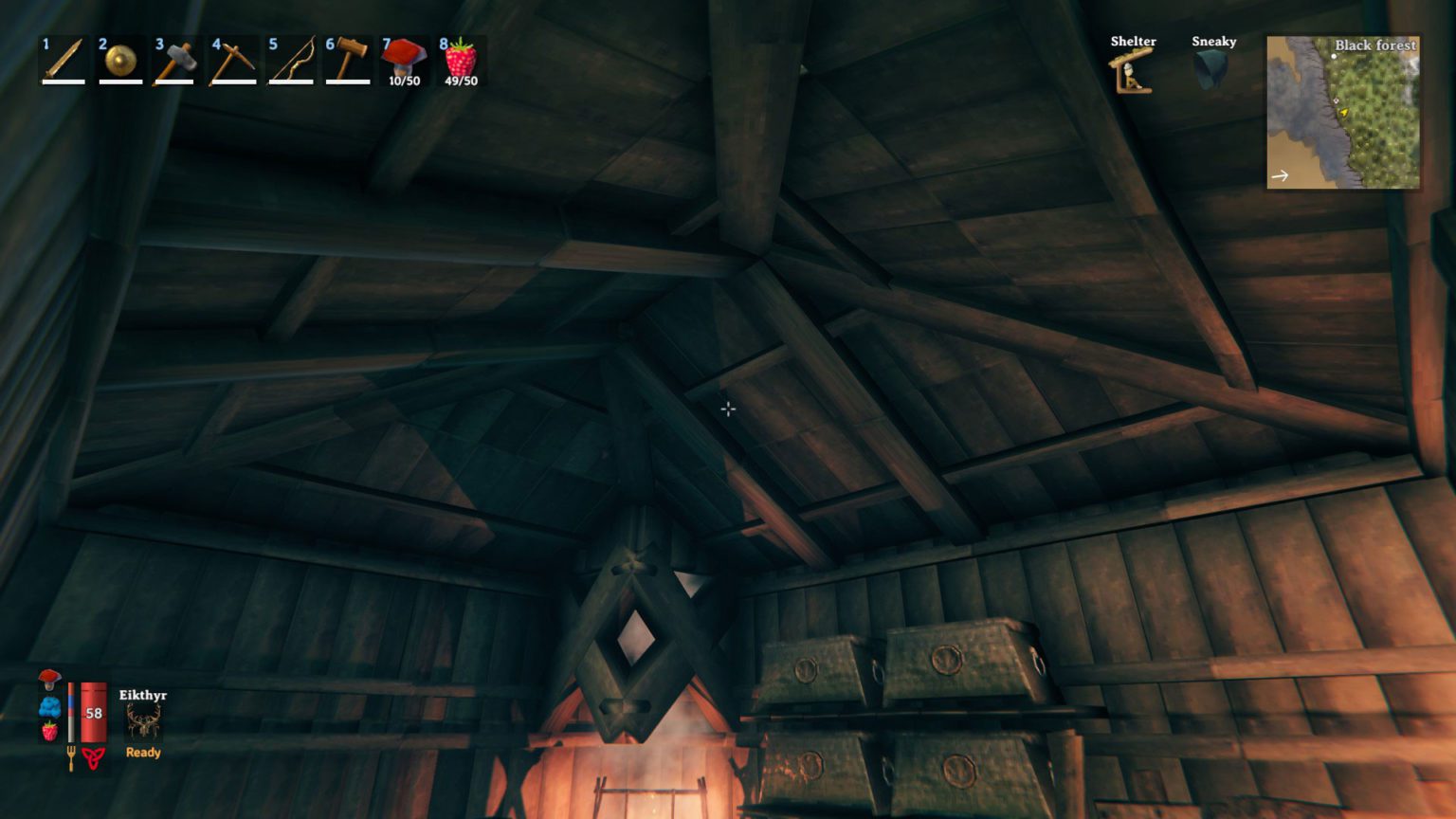The height and width of the screenshot is (819, 1456).
Task: Open the Black forest minimap
Action: tap(1343, 112)
